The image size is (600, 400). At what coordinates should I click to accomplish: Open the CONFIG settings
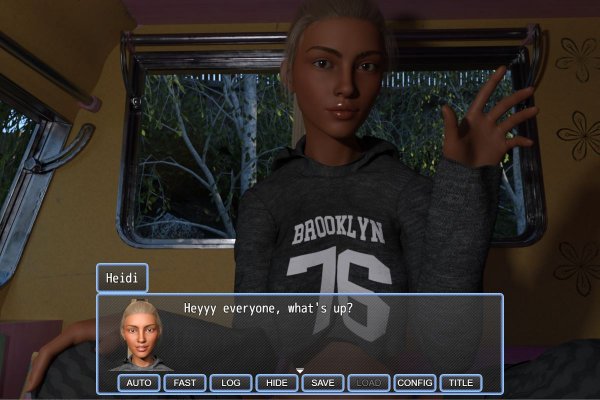415,383
